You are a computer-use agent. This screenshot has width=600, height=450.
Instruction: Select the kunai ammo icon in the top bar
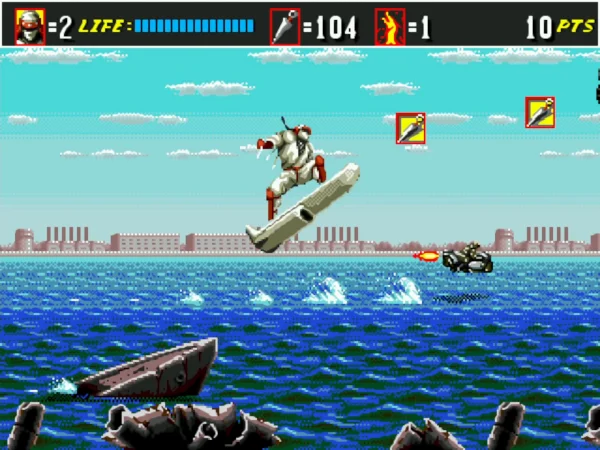(285, 26)
